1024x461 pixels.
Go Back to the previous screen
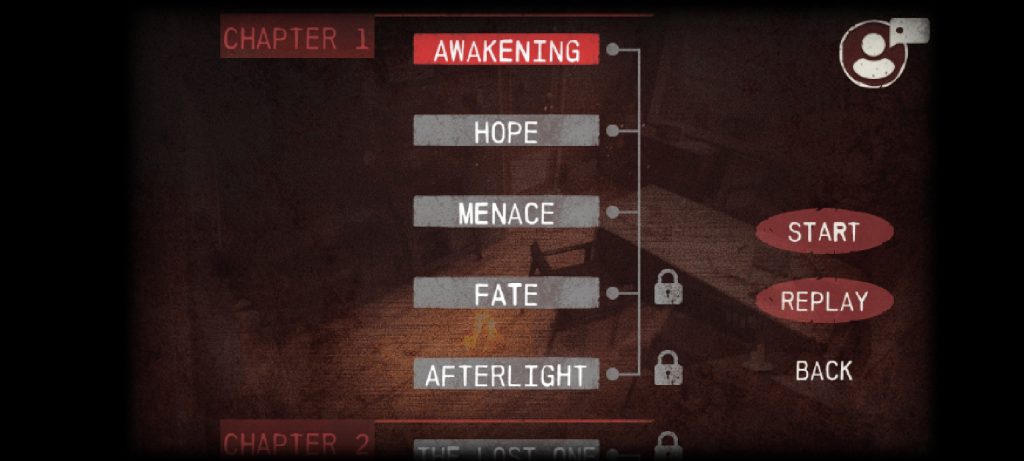[x=823, y=371]
